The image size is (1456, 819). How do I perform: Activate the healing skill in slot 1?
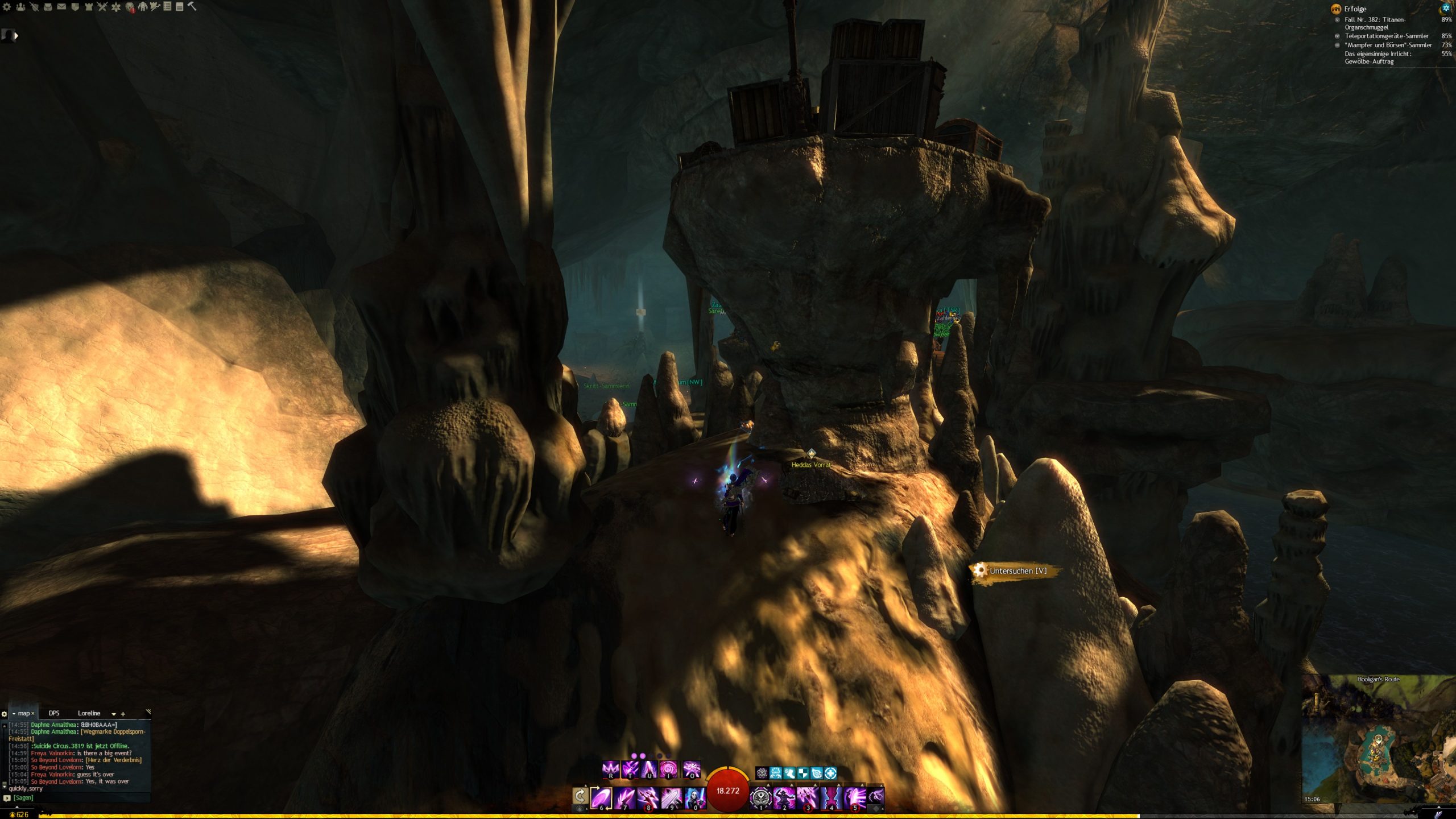point(760,797)
